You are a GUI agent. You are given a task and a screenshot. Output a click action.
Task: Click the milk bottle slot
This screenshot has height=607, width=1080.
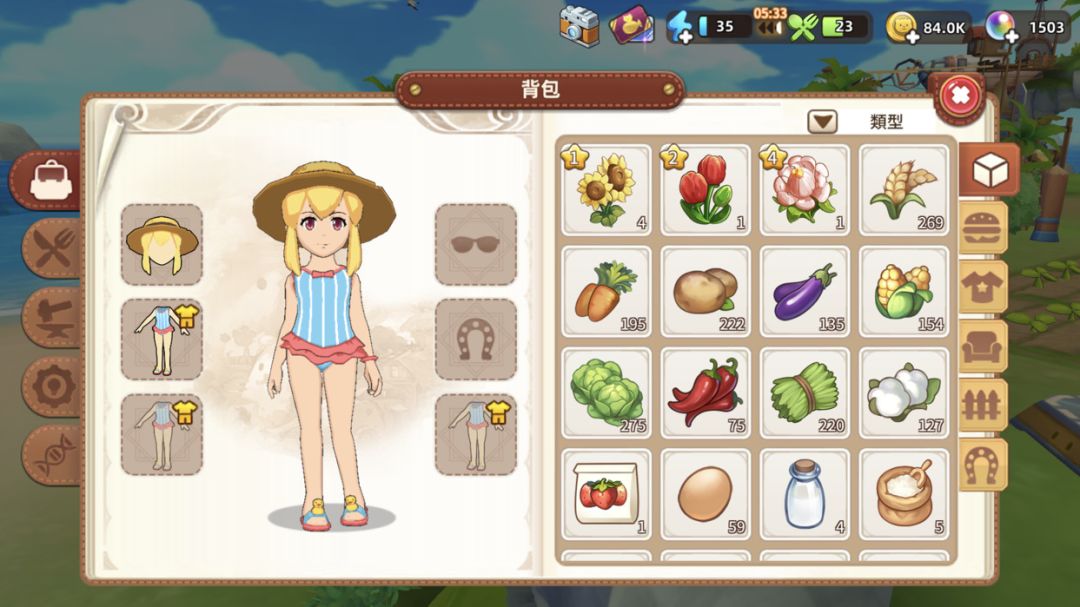[804, 493]
